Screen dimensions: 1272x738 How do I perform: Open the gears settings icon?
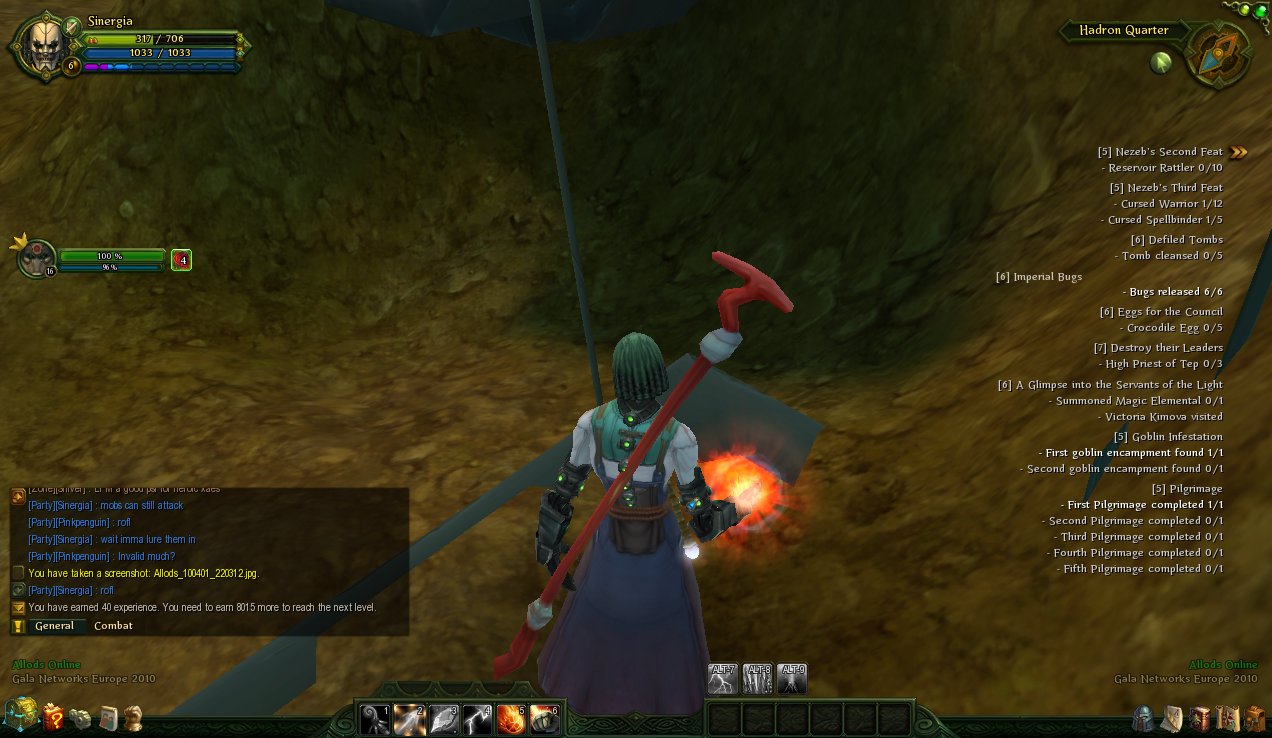point(80,717)
